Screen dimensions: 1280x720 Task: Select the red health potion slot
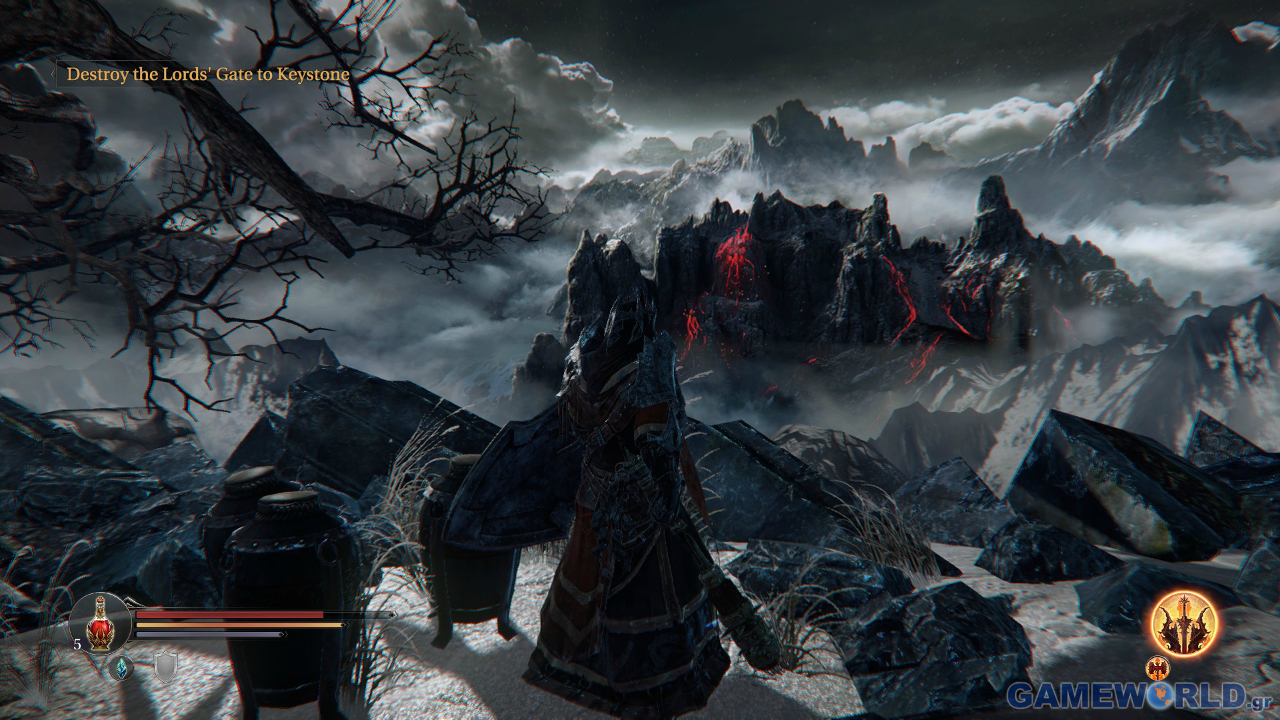[x=100, y=624]
